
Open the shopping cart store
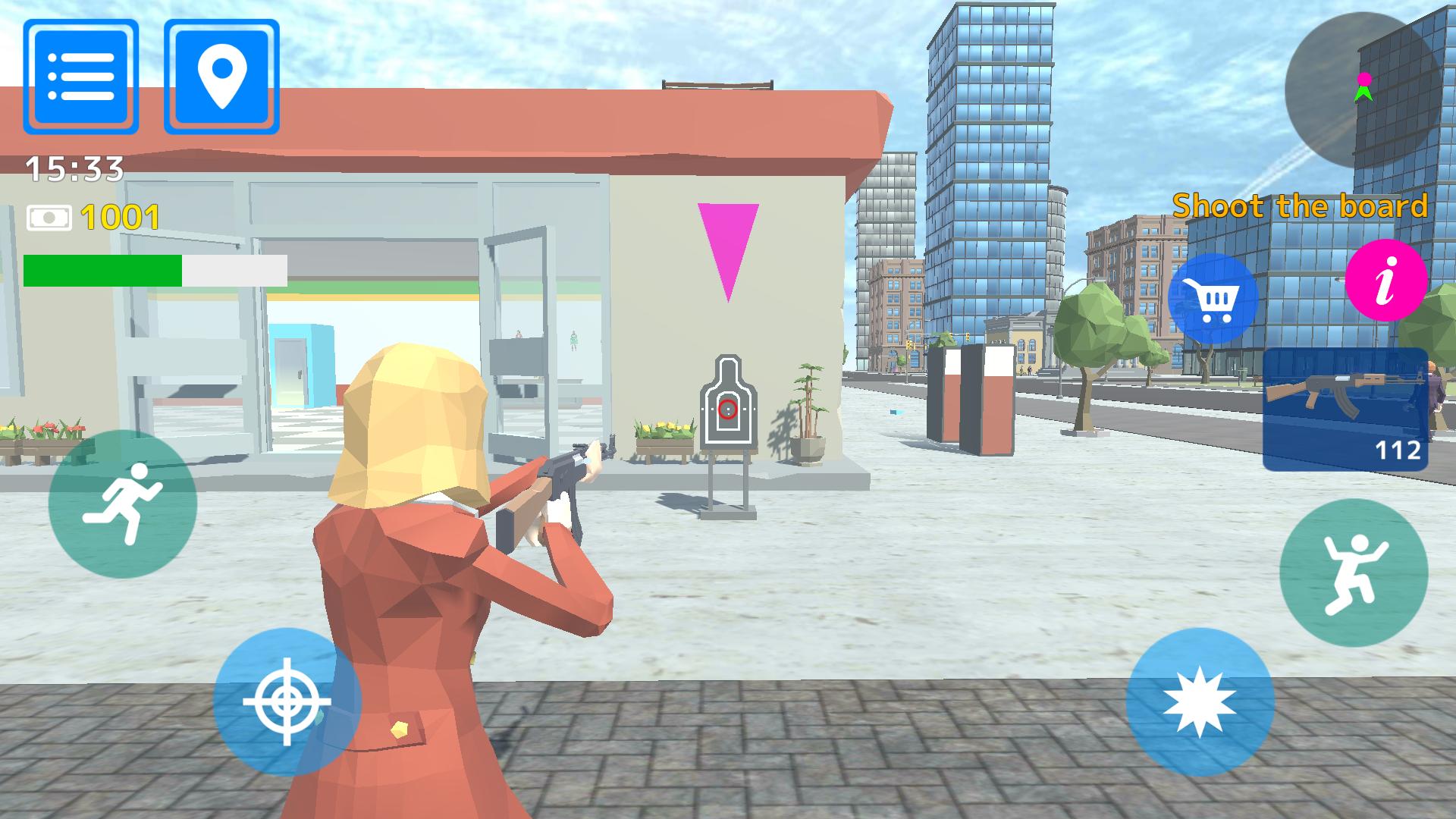click(x=1213, y=300)
